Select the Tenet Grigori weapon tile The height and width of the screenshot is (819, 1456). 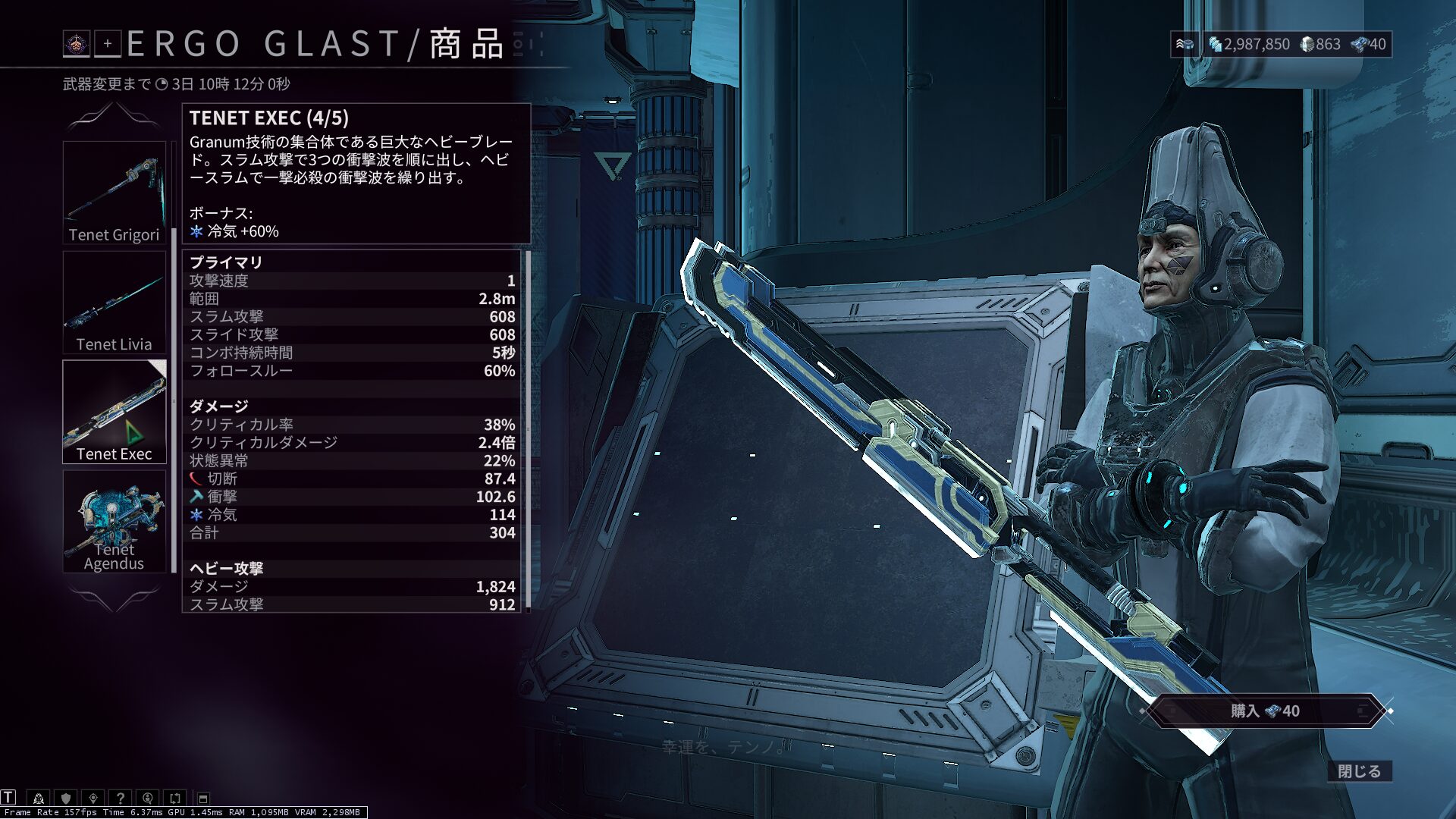[114, 193]
